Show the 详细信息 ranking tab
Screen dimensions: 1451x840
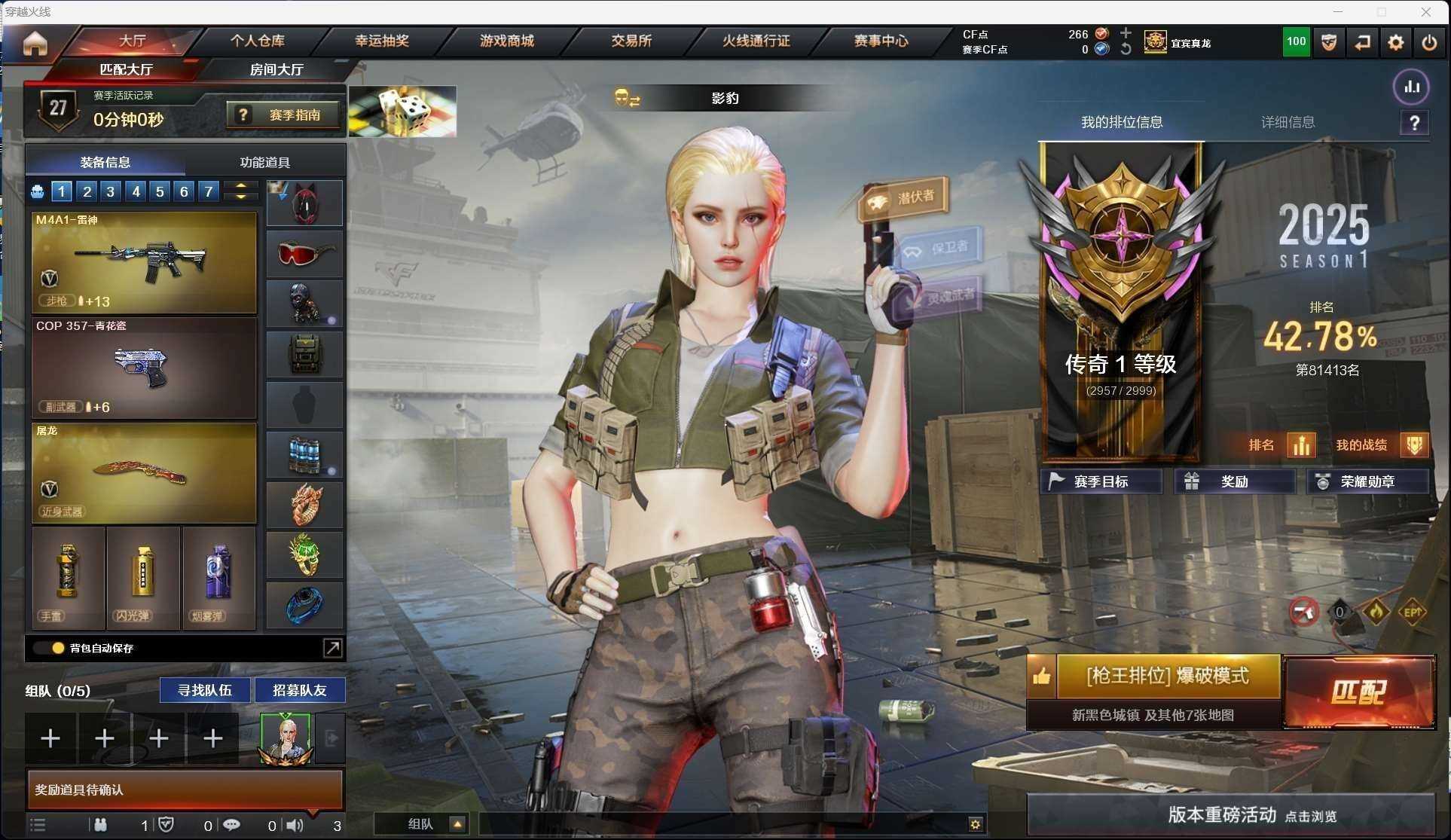[1288, 122]
